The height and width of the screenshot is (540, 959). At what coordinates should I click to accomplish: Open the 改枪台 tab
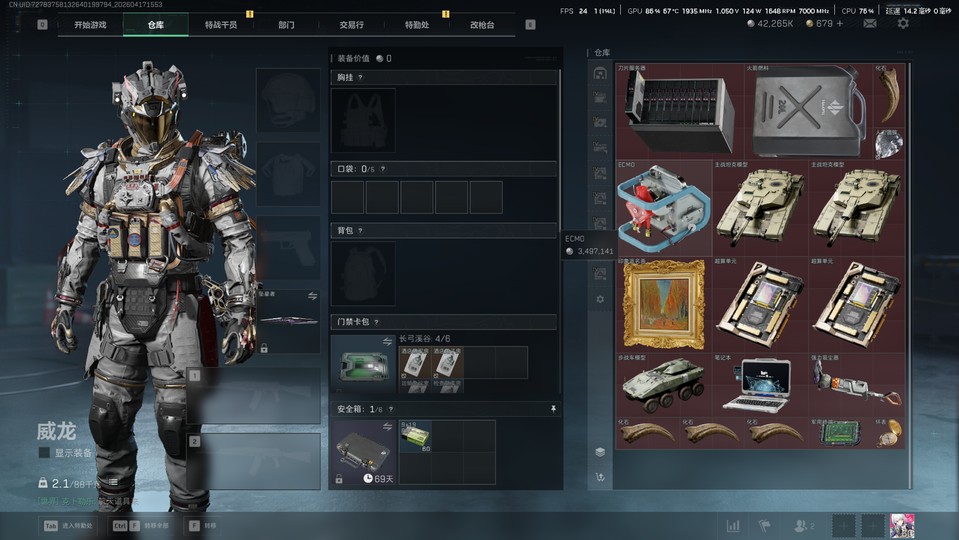(x=482, y=24)
